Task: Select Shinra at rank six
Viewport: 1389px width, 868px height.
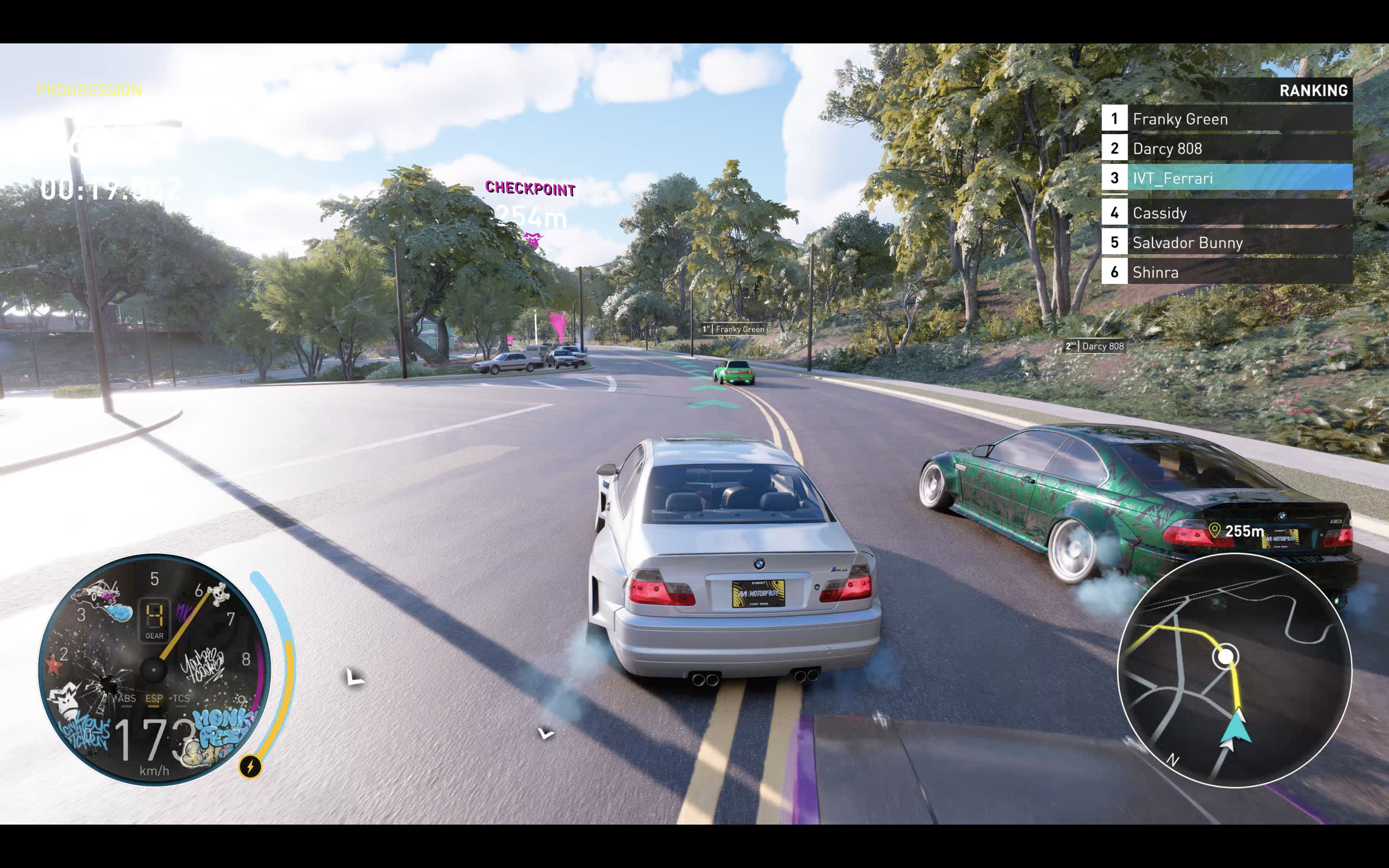Action: point(1226,272)
